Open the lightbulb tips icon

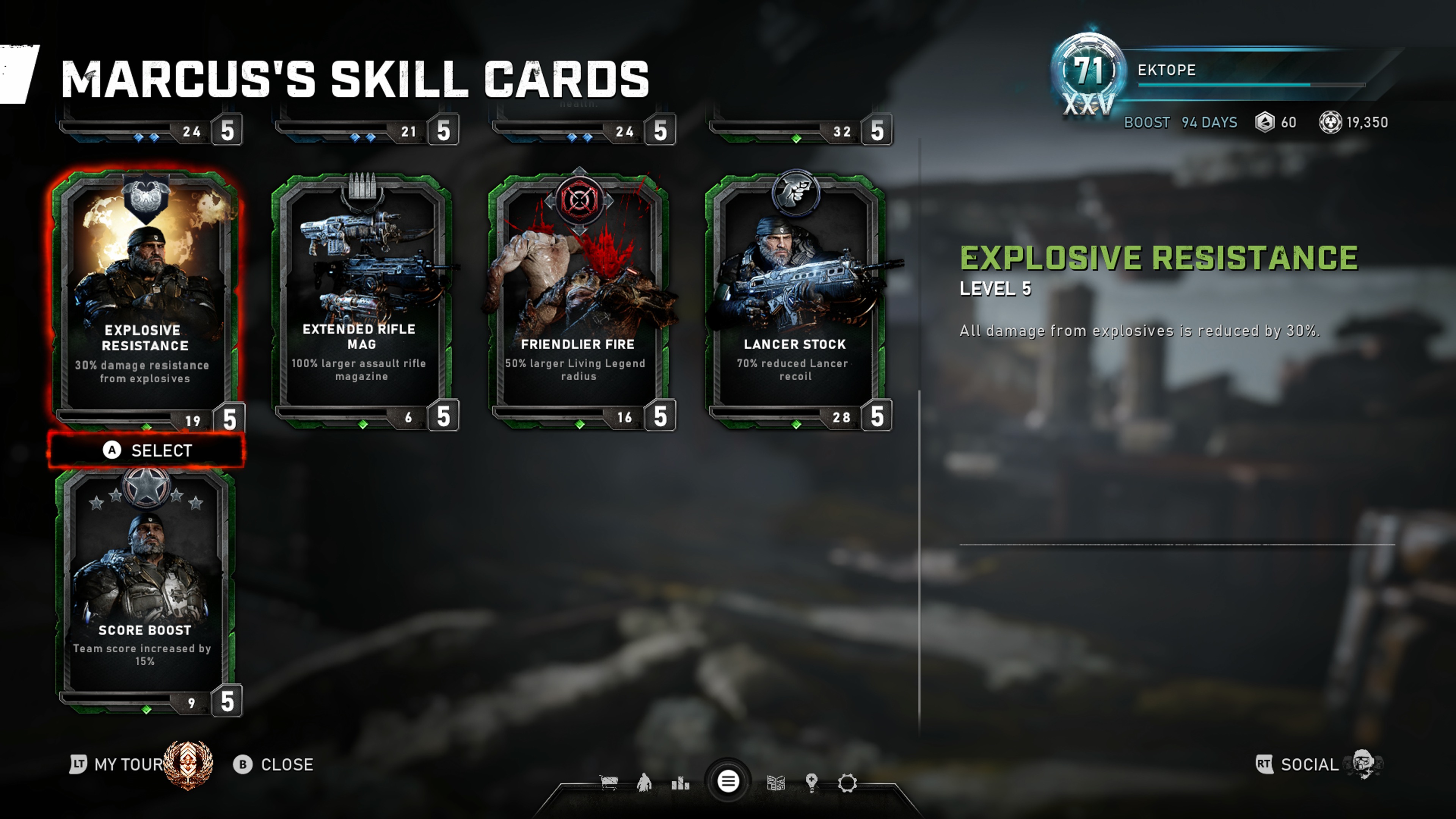pos(812,783)
